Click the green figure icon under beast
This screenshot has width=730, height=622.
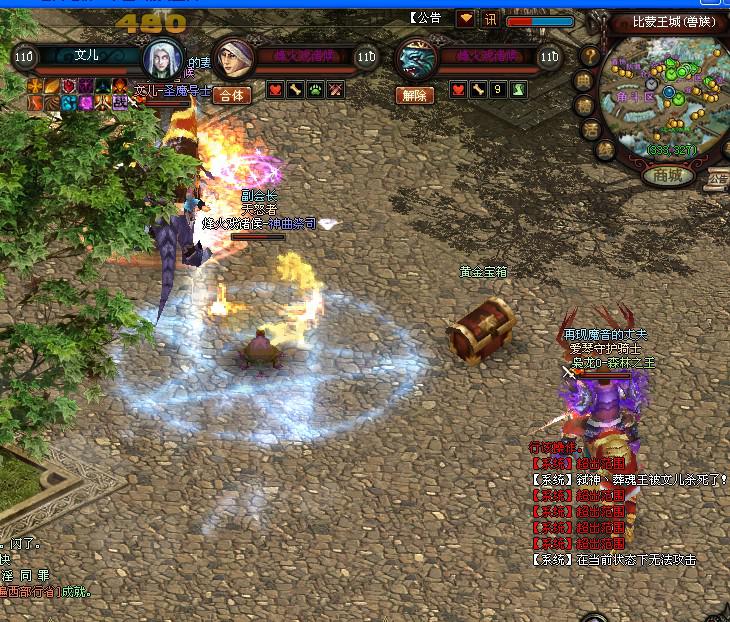(518, 91)
